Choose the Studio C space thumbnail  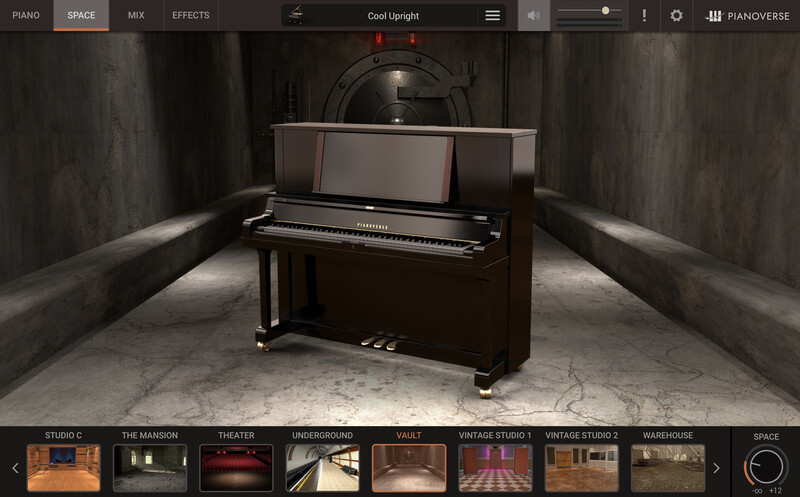pos(64,467)
